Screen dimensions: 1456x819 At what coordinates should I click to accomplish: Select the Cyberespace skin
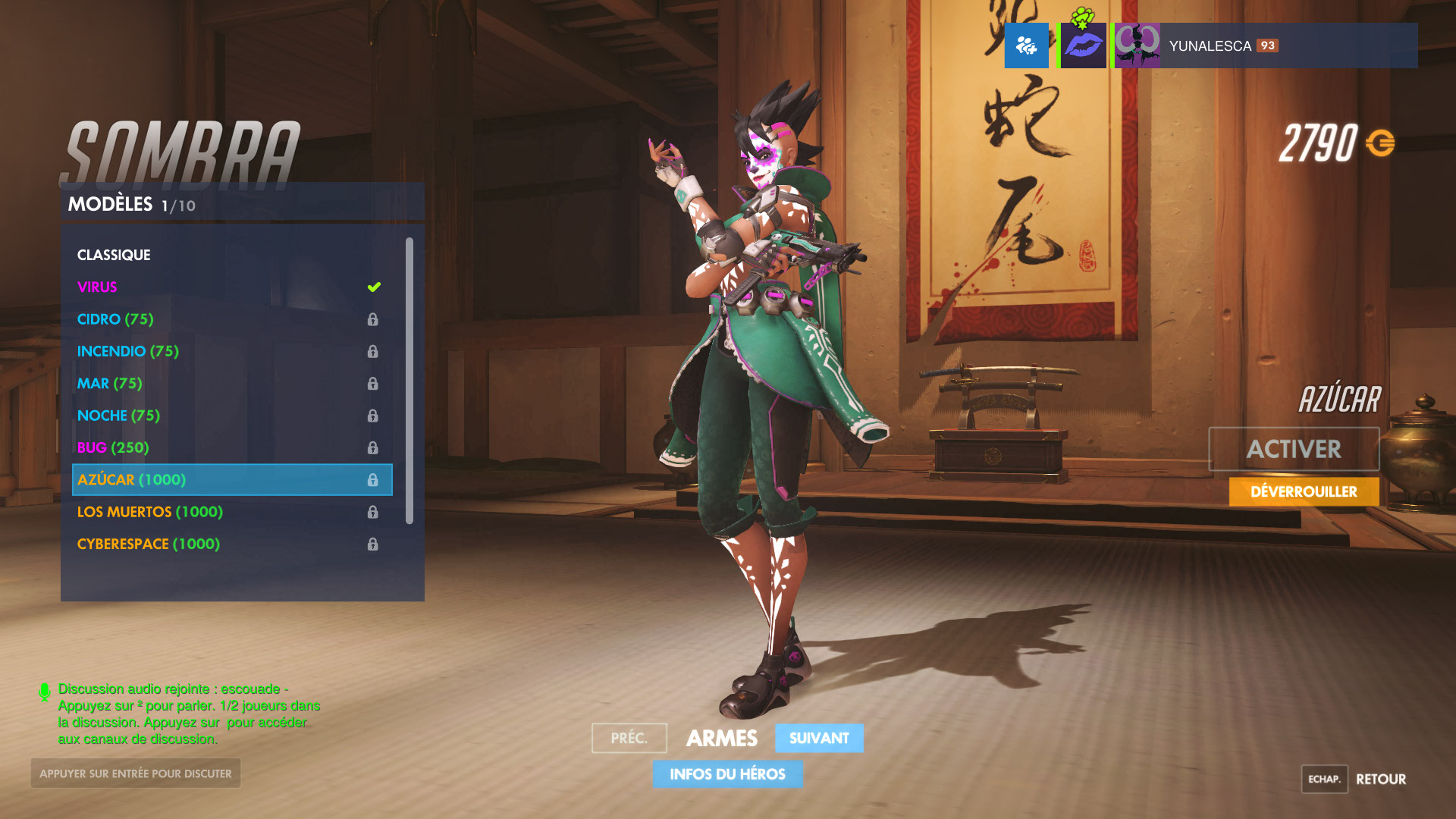(149, 544)
